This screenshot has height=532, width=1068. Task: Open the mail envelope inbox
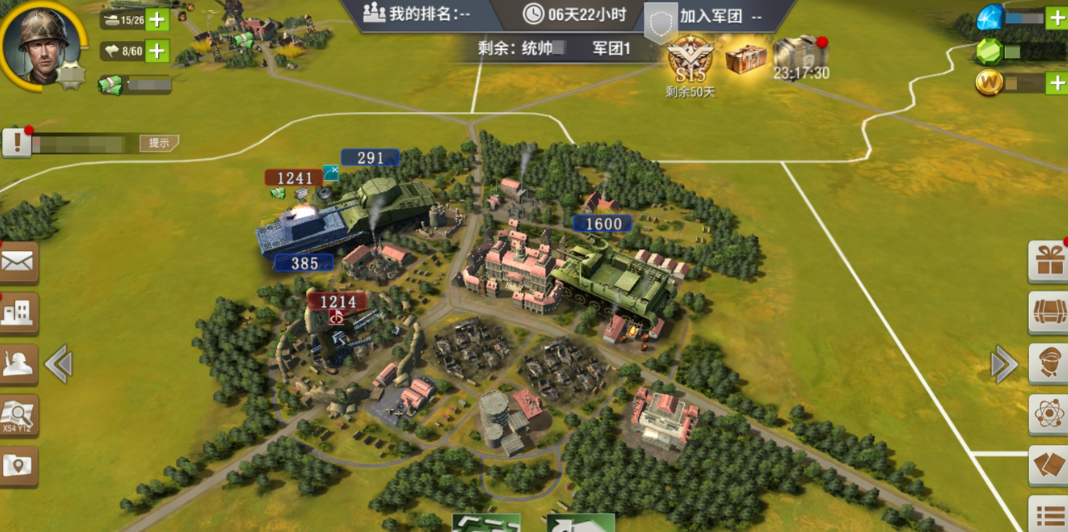point(18,263)
